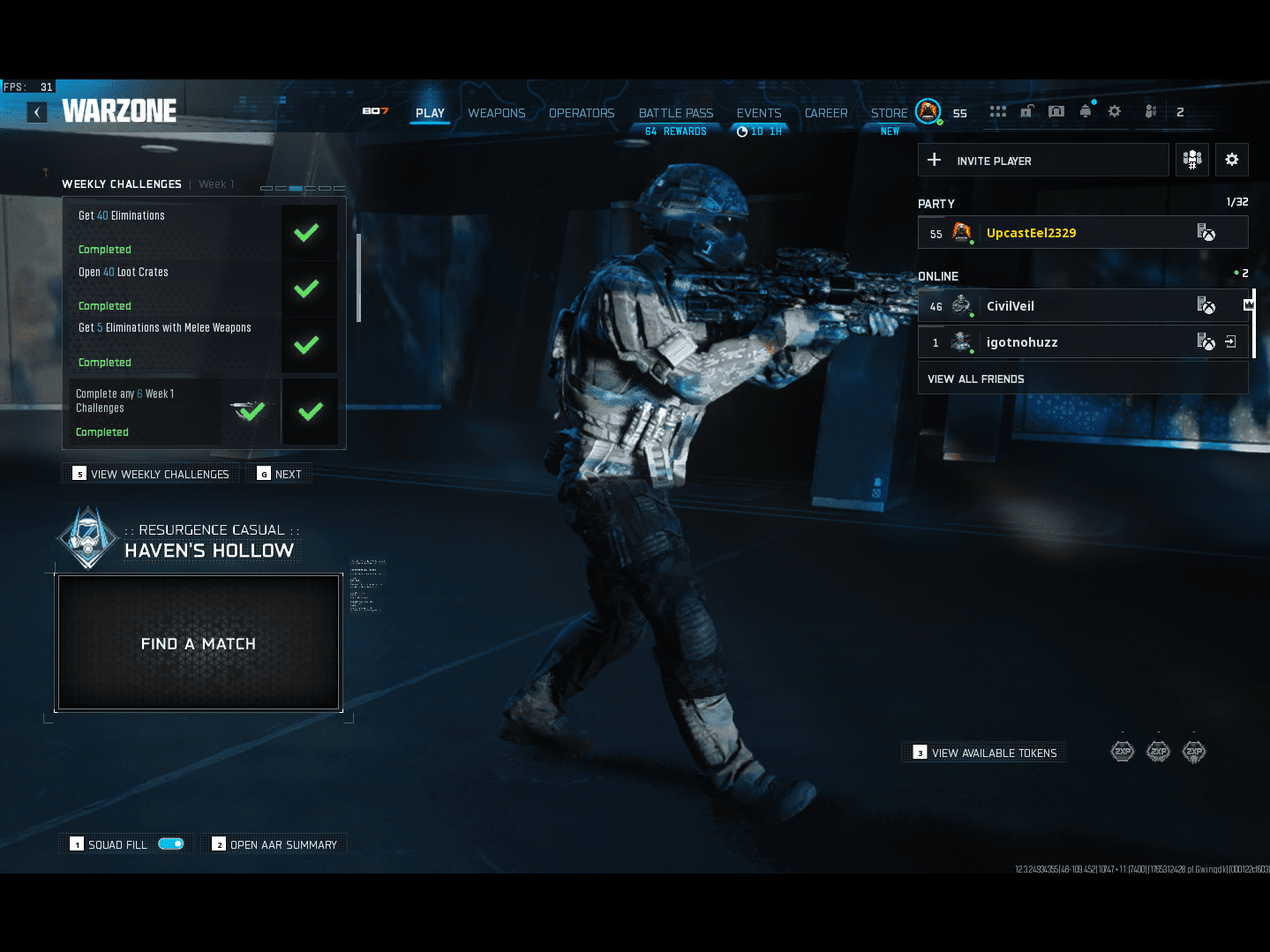Select the leftmost 2XP token icon
The height and width of the screenshot is (952, 1270).
pos(1122,751)
